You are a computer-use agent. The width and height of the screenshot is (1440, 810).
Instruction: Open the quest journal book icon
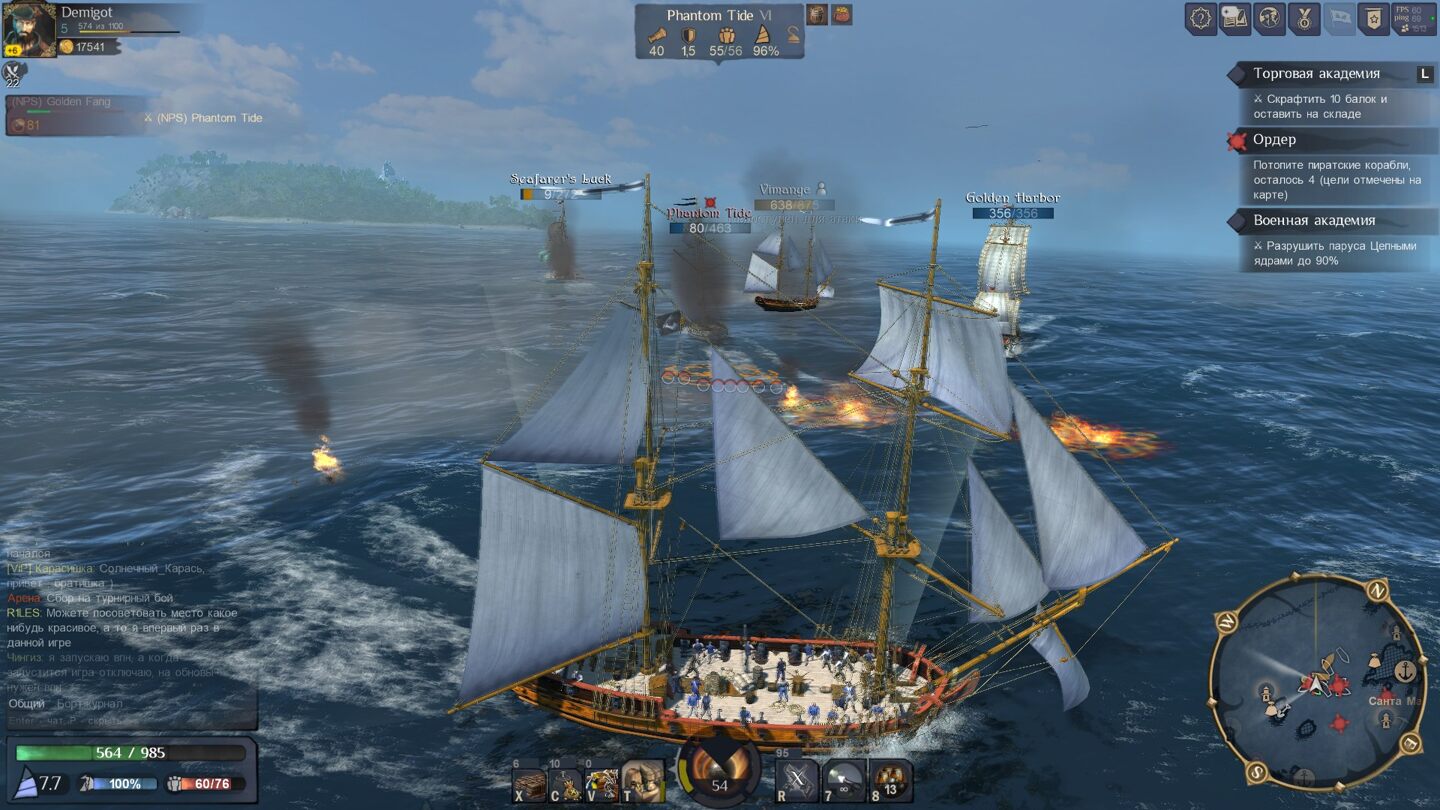pos(1235,19)
